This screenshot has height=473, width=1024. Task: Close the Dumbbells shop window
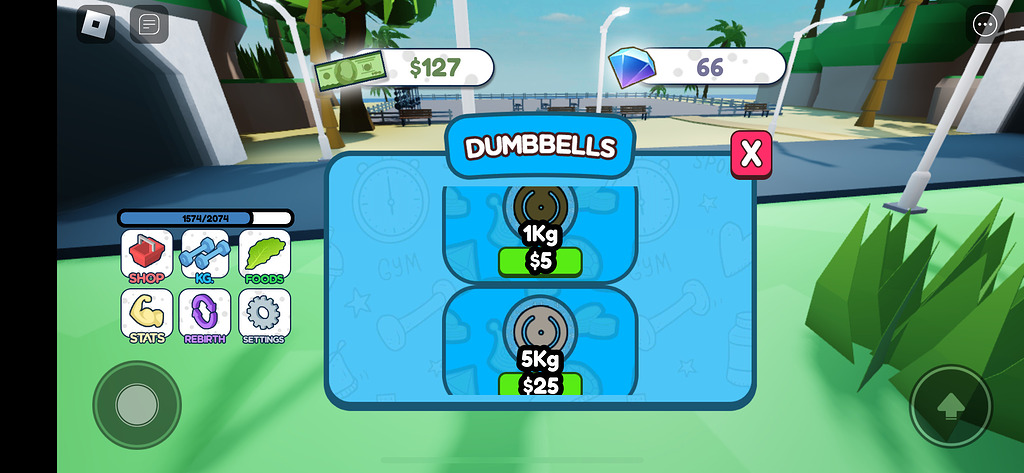pyautogui.click(x=752, y=154)
